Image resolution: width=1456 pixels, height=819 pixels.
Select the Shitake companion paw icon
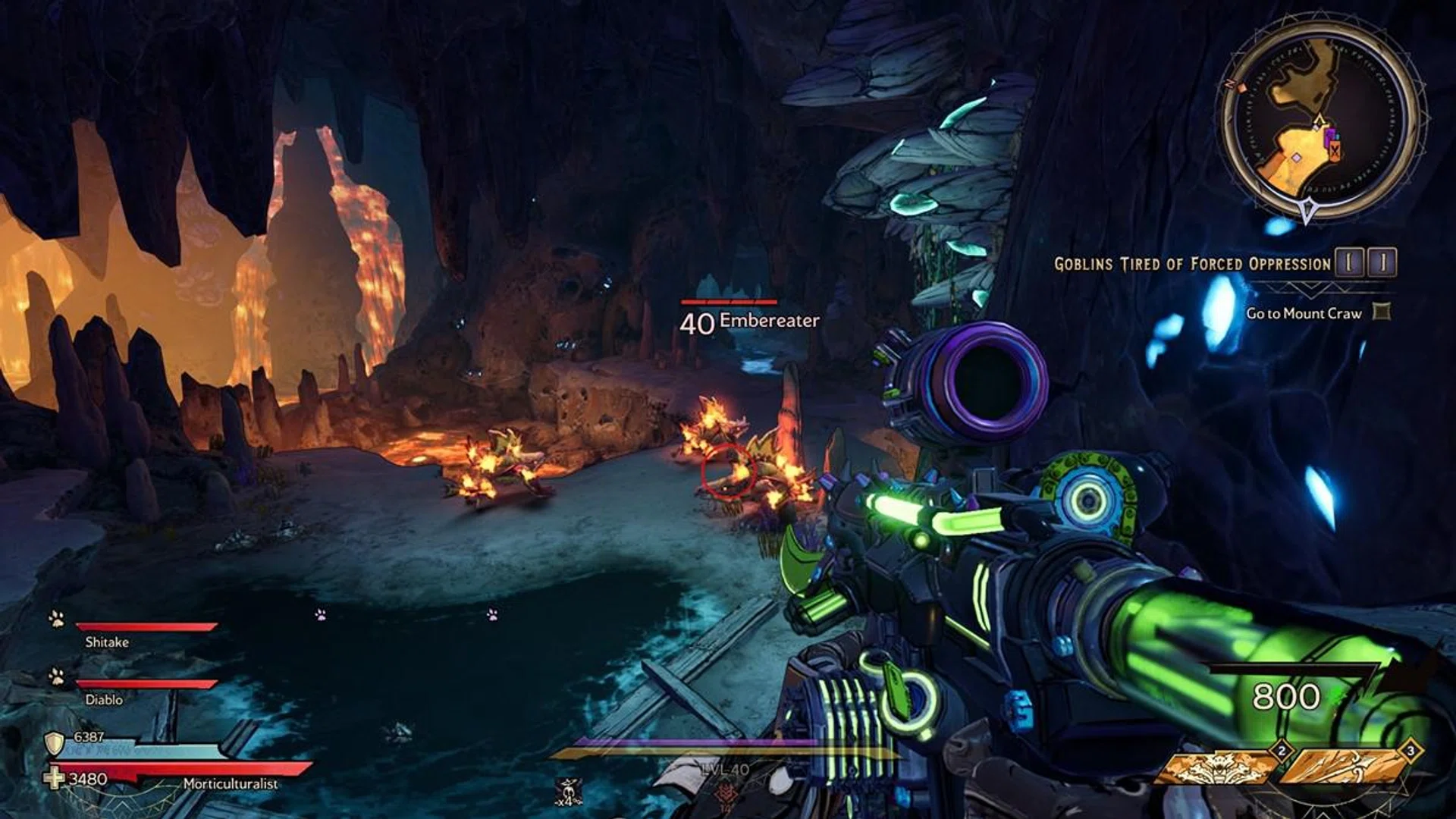click(57, 619)
